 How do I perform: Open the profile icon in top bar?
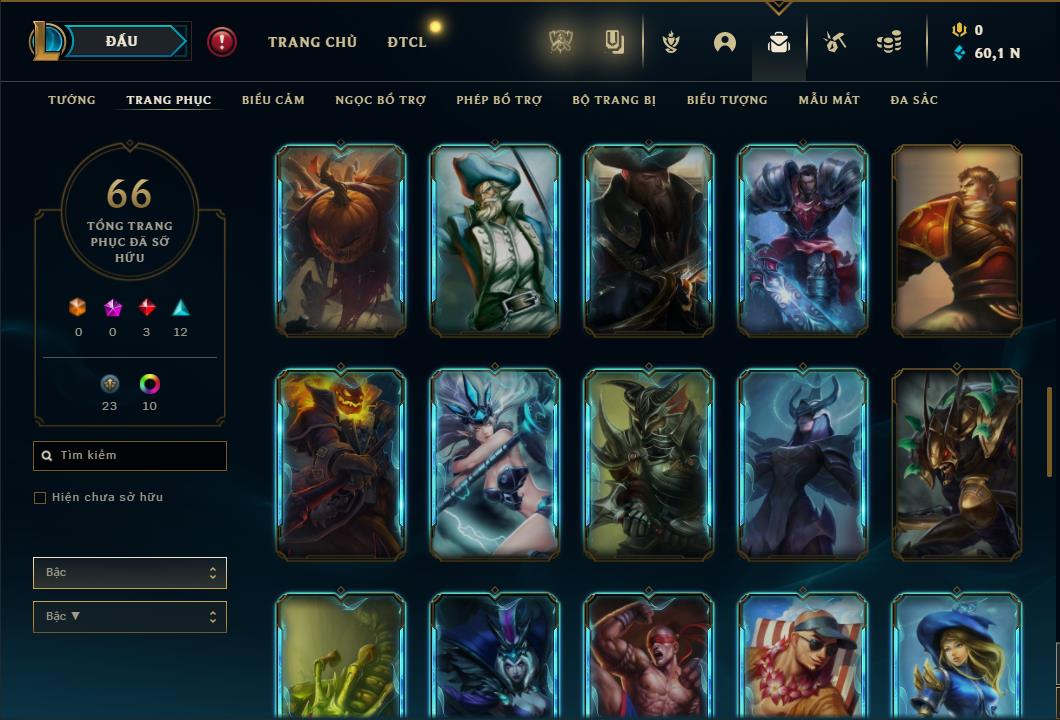coord(725,42)
